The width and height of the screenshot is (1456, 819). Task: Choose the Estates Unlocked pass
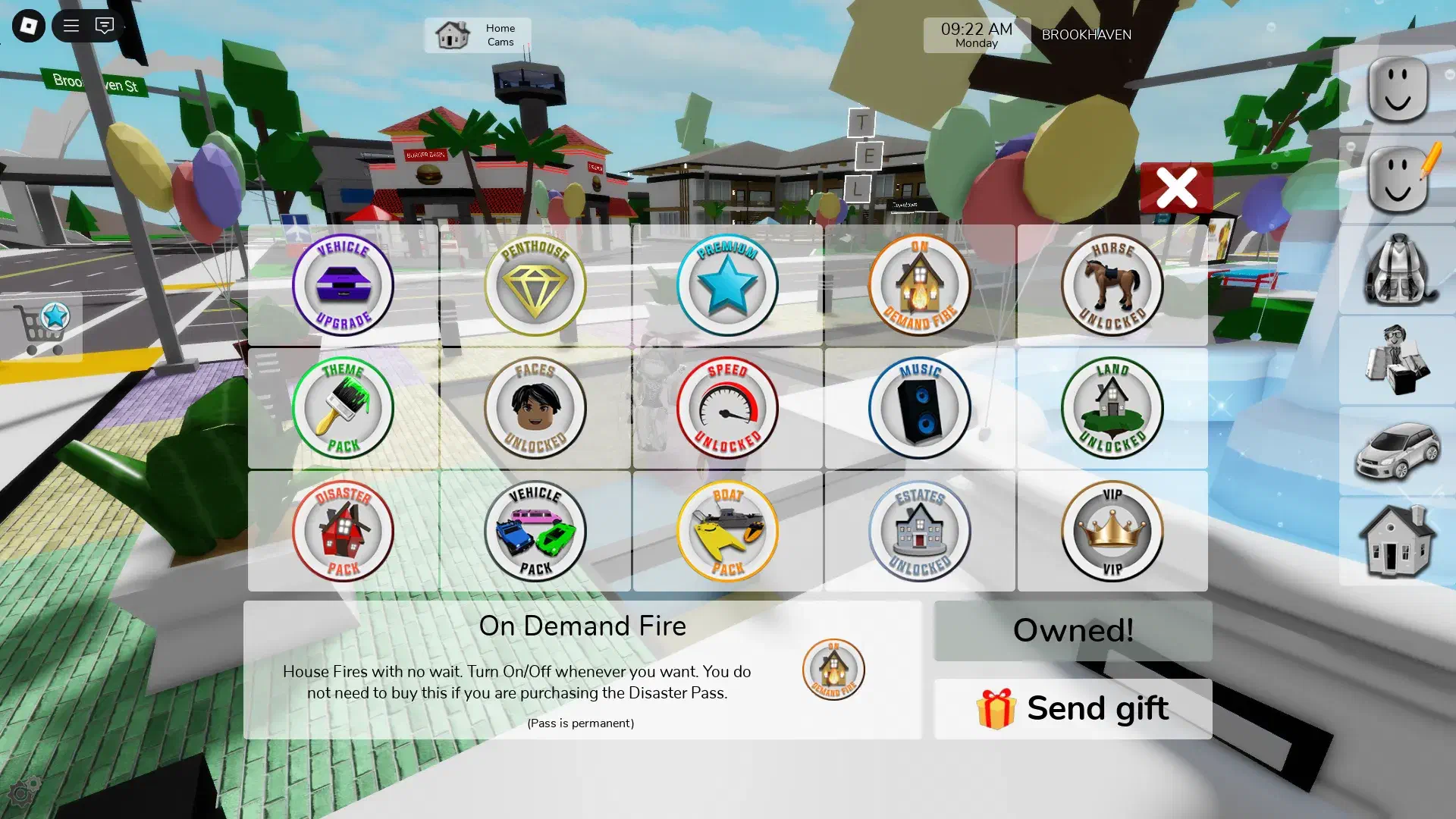[919, 532]
